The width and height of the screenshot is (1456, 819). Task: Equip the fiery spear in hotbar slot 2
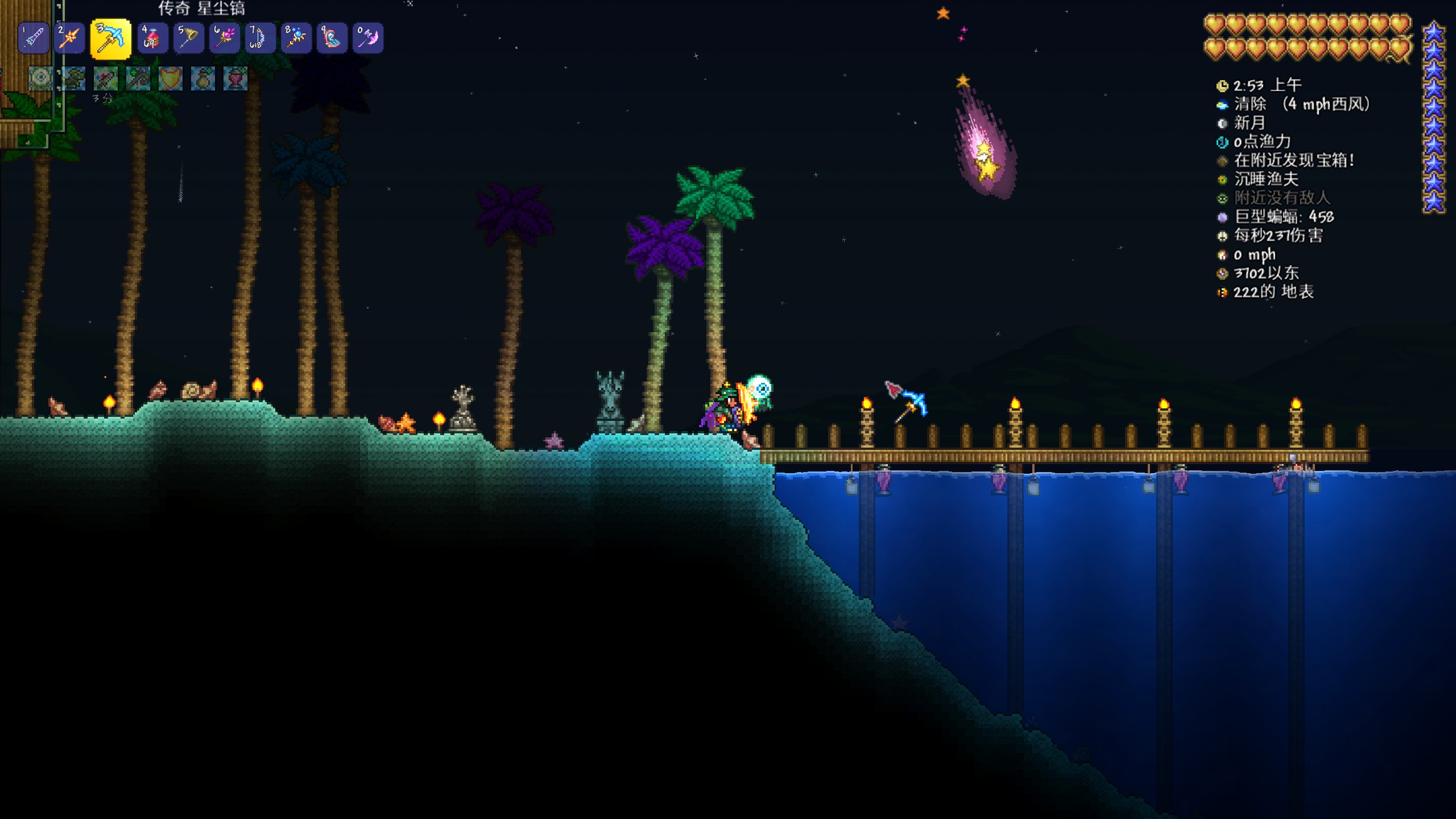69,38
